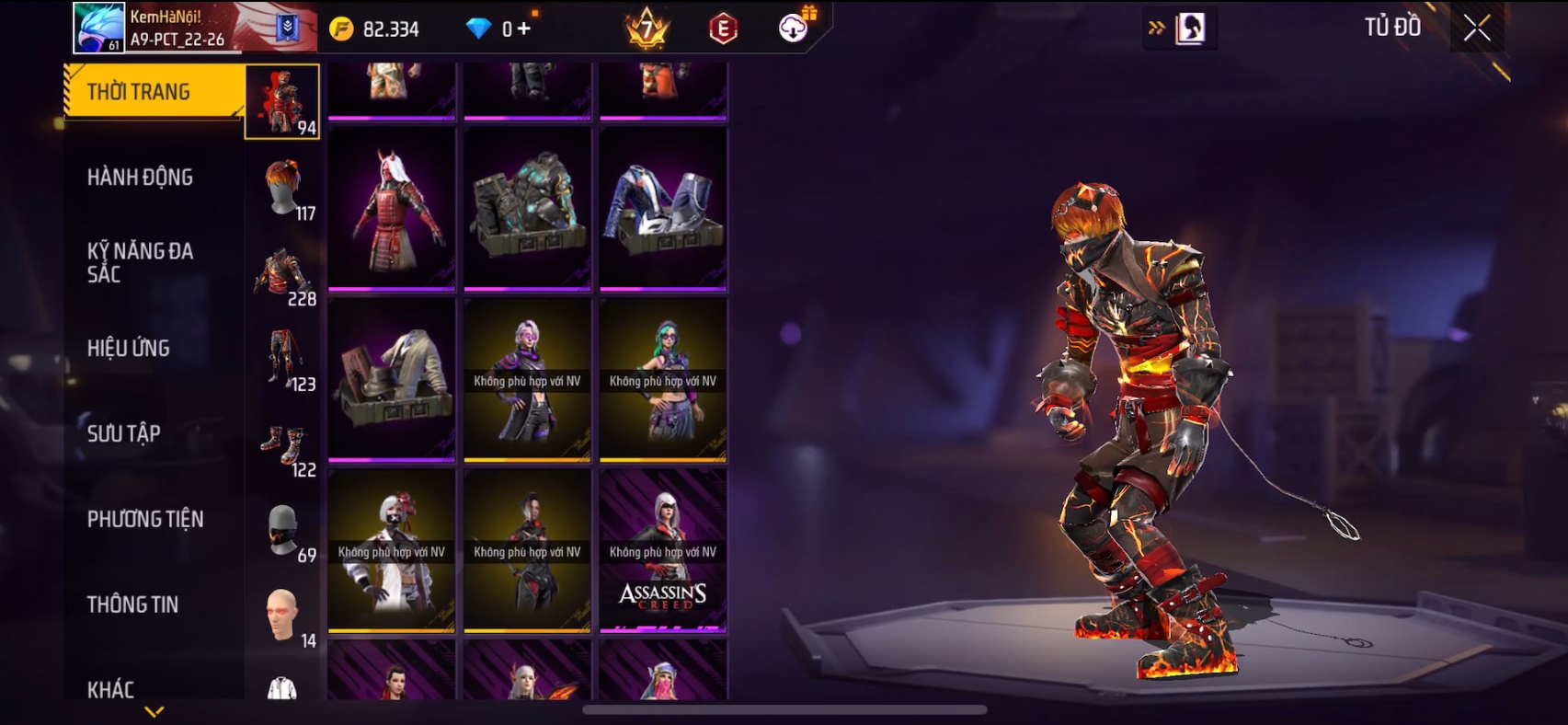The height and width of the screenshot is (725, 1568).
Task: Expand the category list down arrow
Action: pyautogui.click(x=155, y=711)
